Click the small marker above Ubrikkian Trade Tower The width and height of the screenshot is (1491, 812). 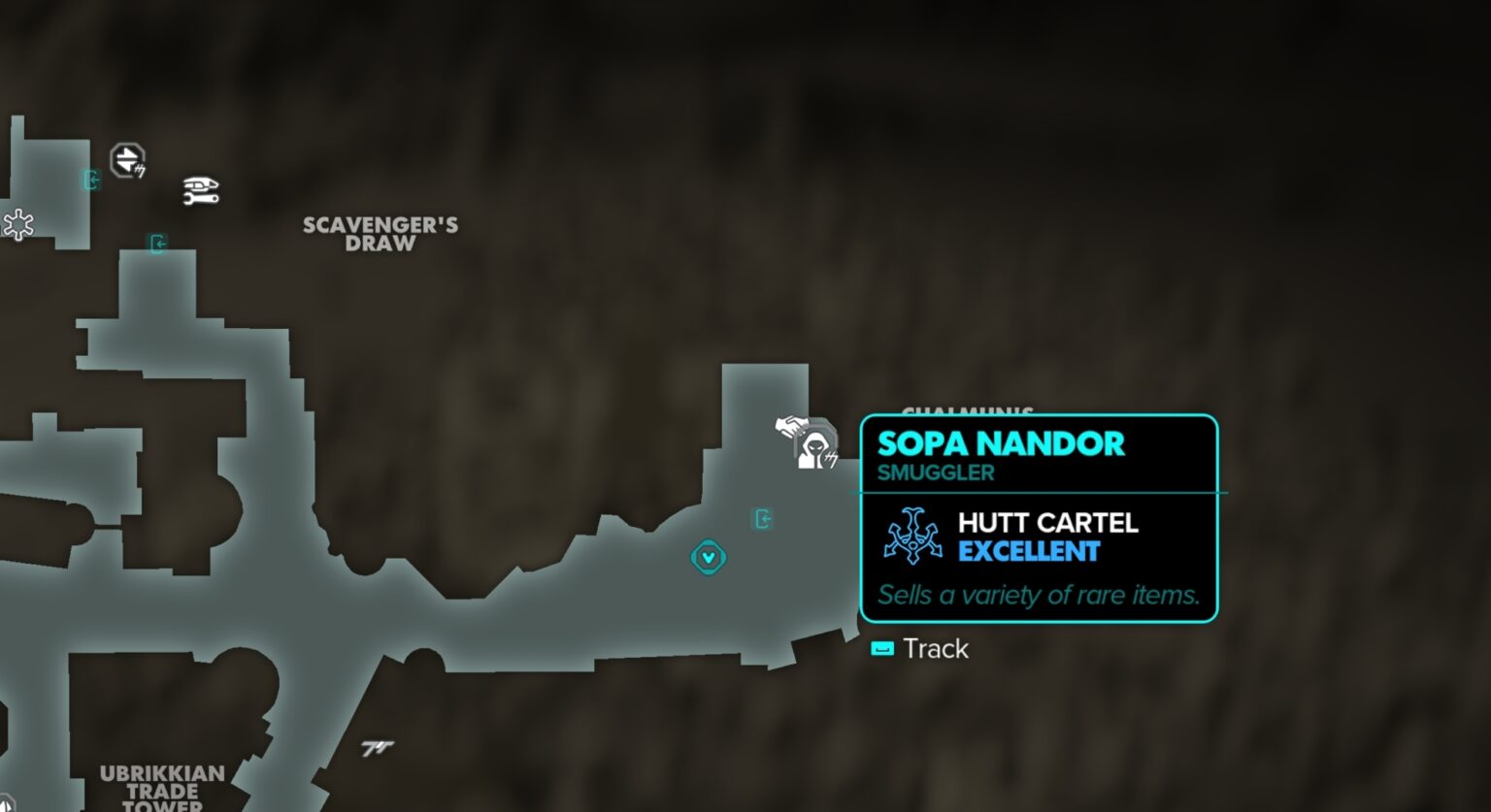379,745
